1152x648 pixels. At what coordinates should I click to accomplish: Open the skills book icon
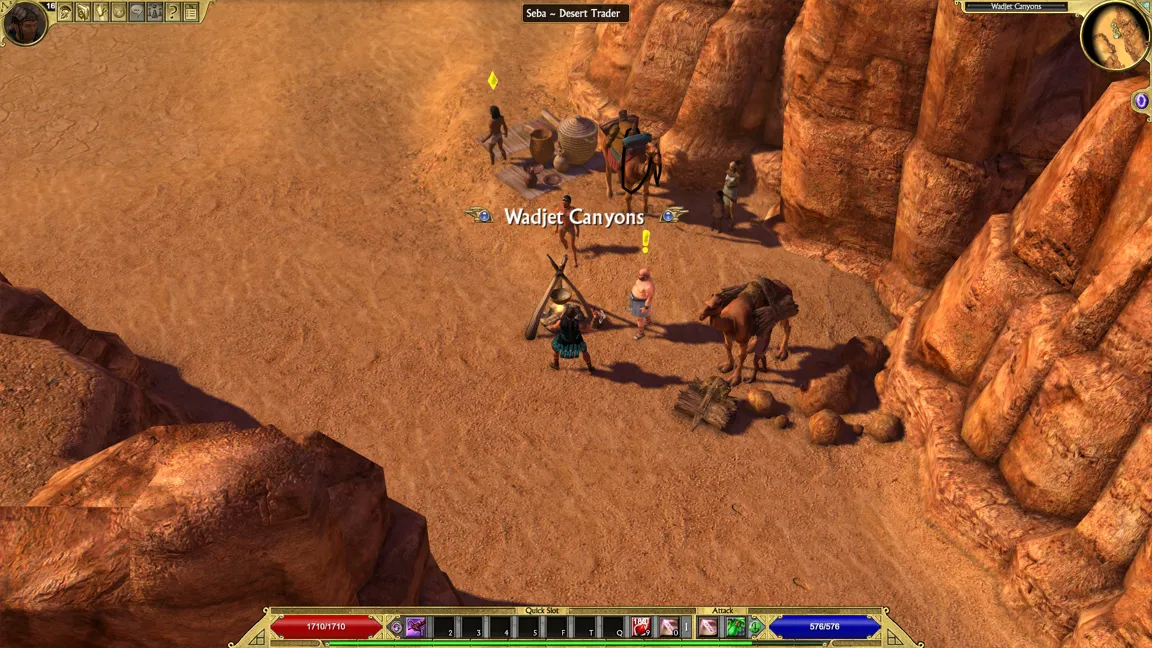coord(83,12)
